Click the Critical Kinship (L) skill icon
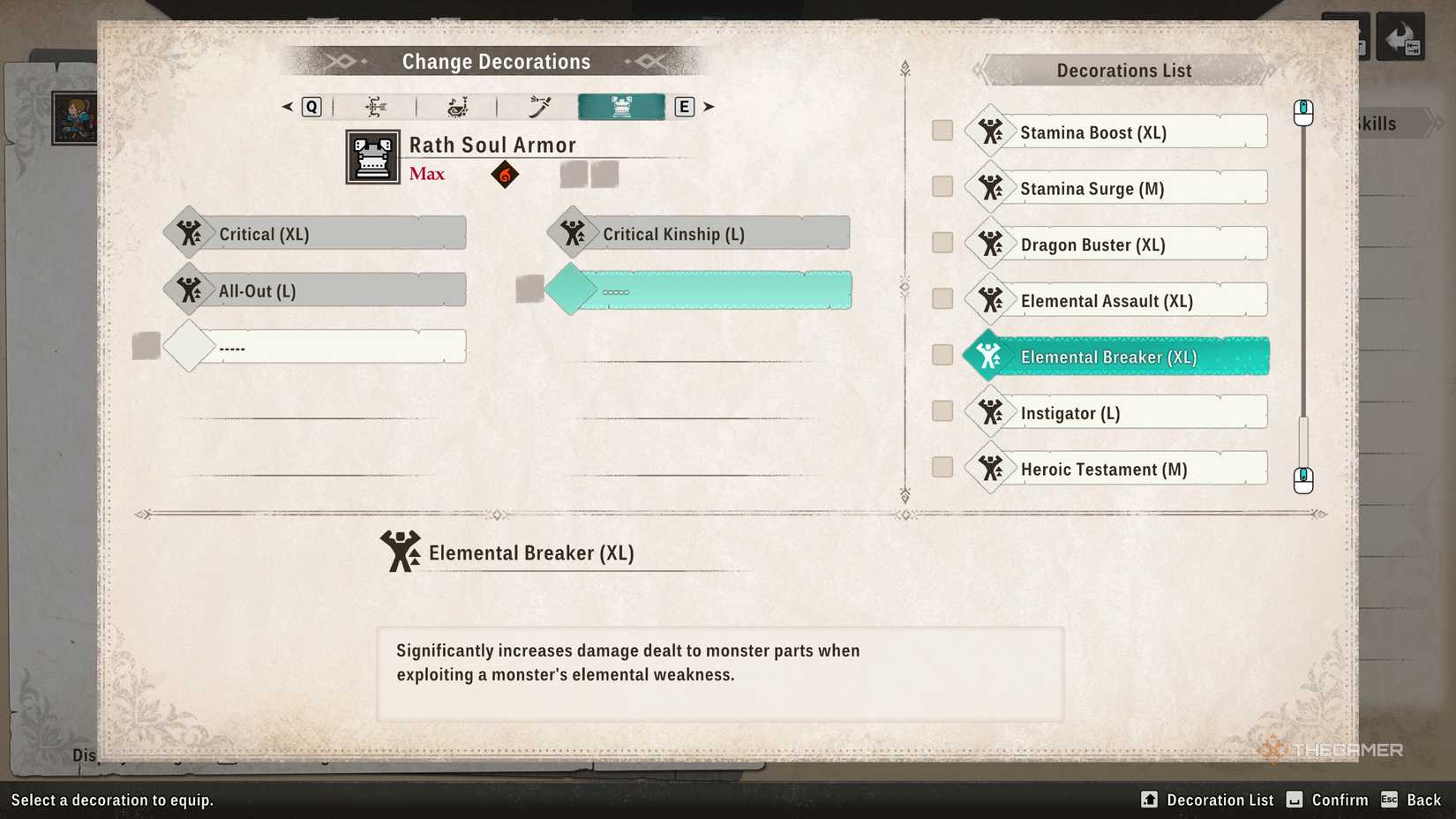This screenshot has height=819, width=1456. (573, 232)
